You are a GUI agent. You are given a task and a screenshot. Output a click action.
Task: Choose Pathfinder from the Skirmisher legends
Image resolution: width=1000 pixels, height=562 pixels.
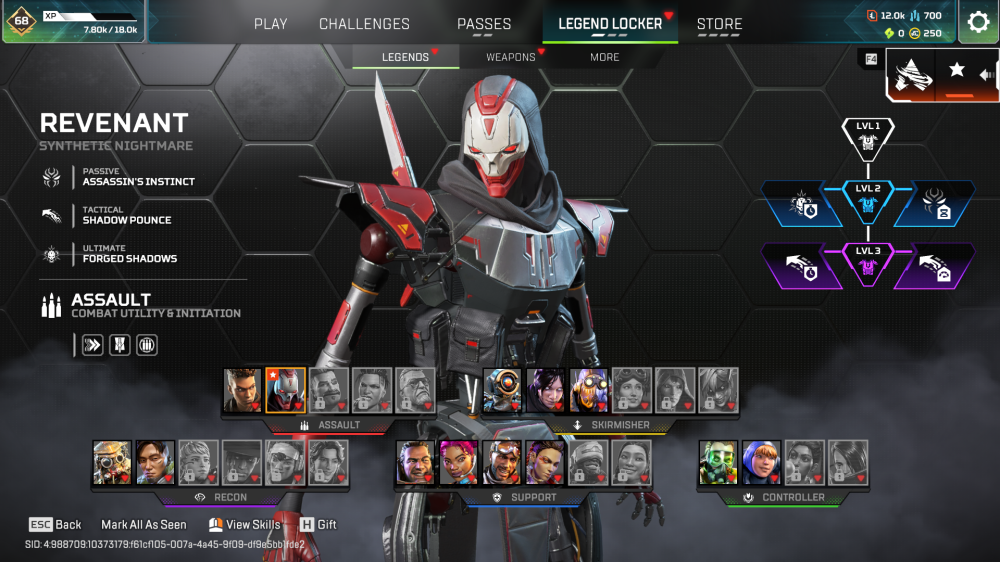point(502,390)
